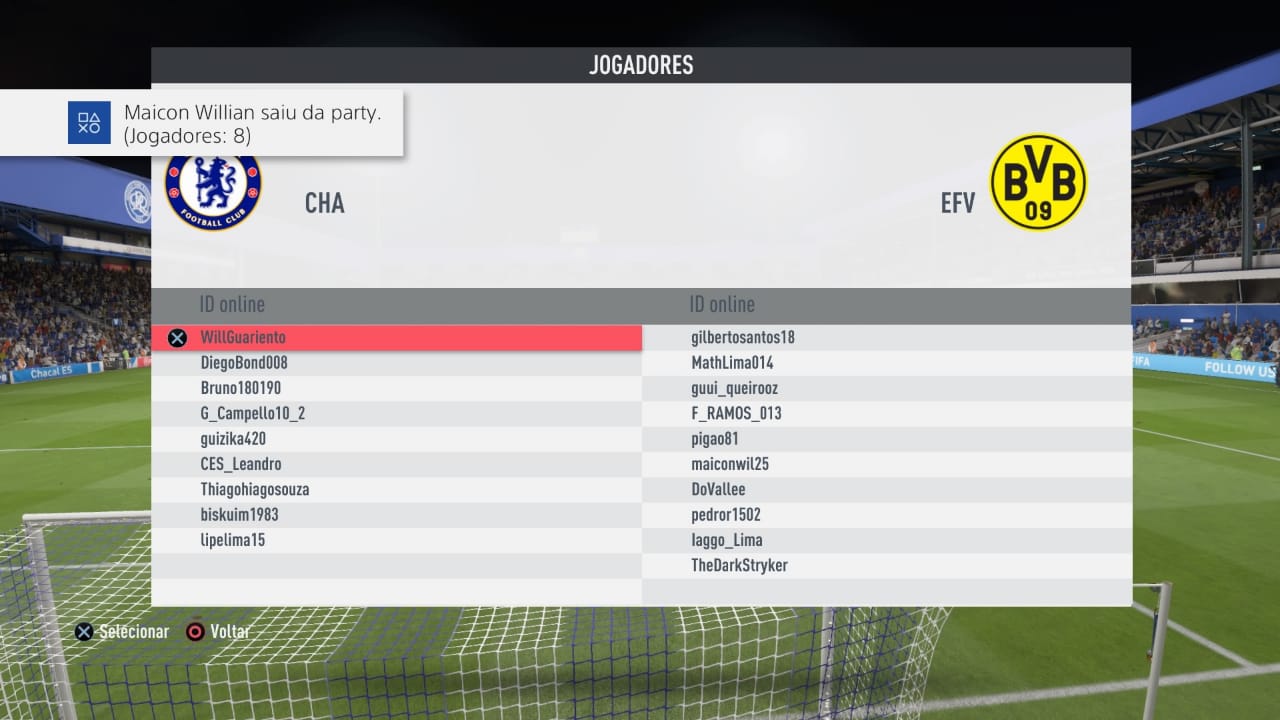Select the maiconwil25 row
The image size is (1280, 720).
[730, 464]
